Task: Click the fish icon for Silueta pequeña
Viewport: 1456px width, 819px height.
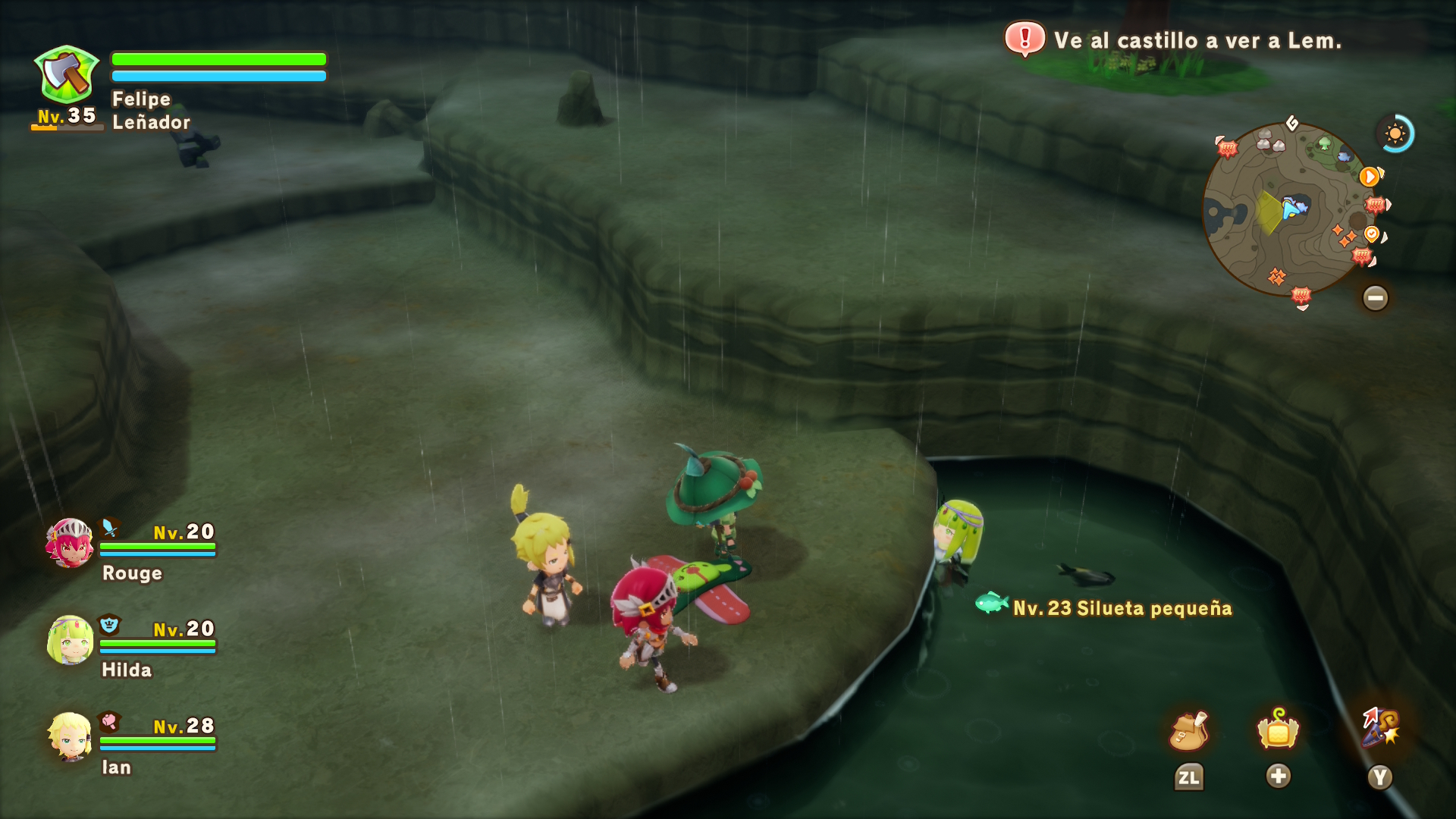Action: pos(990,603)
